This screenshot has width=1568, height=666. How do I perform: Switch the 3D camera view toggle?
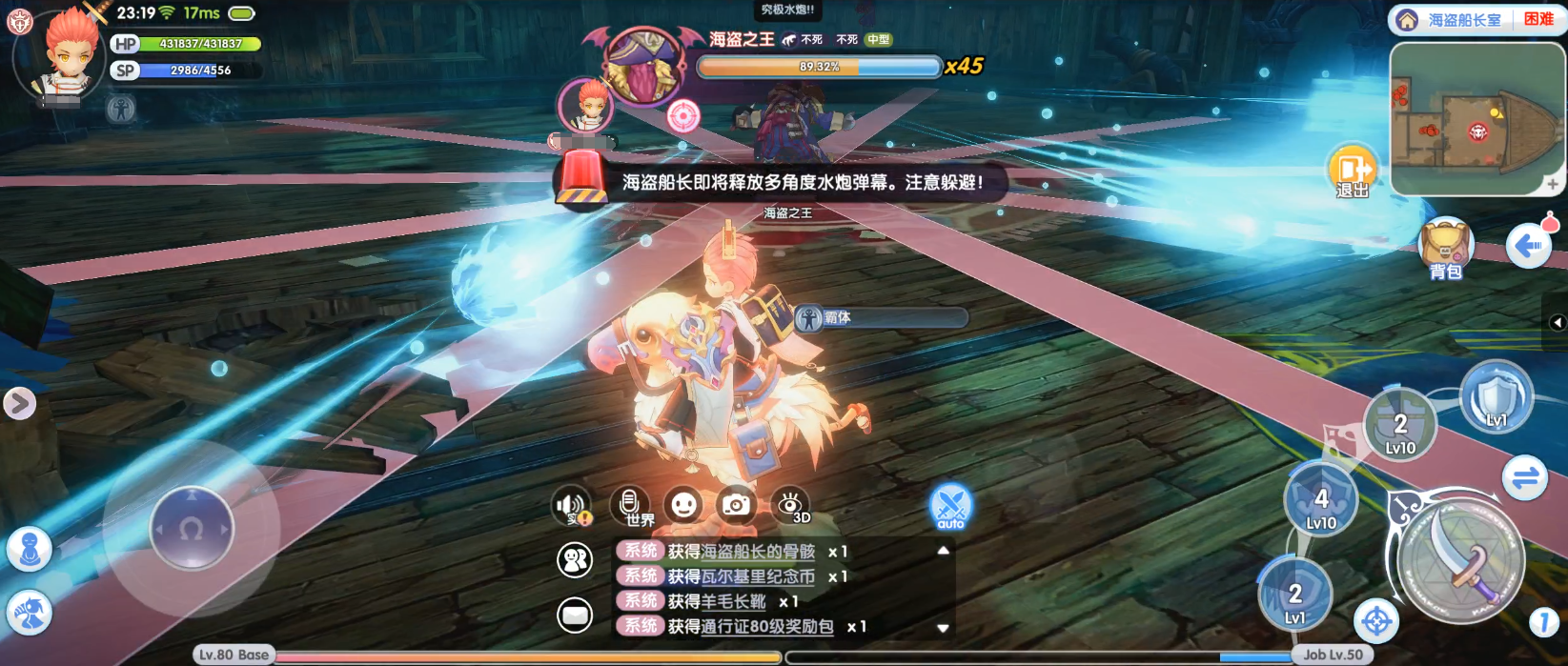tap(790, 505)
